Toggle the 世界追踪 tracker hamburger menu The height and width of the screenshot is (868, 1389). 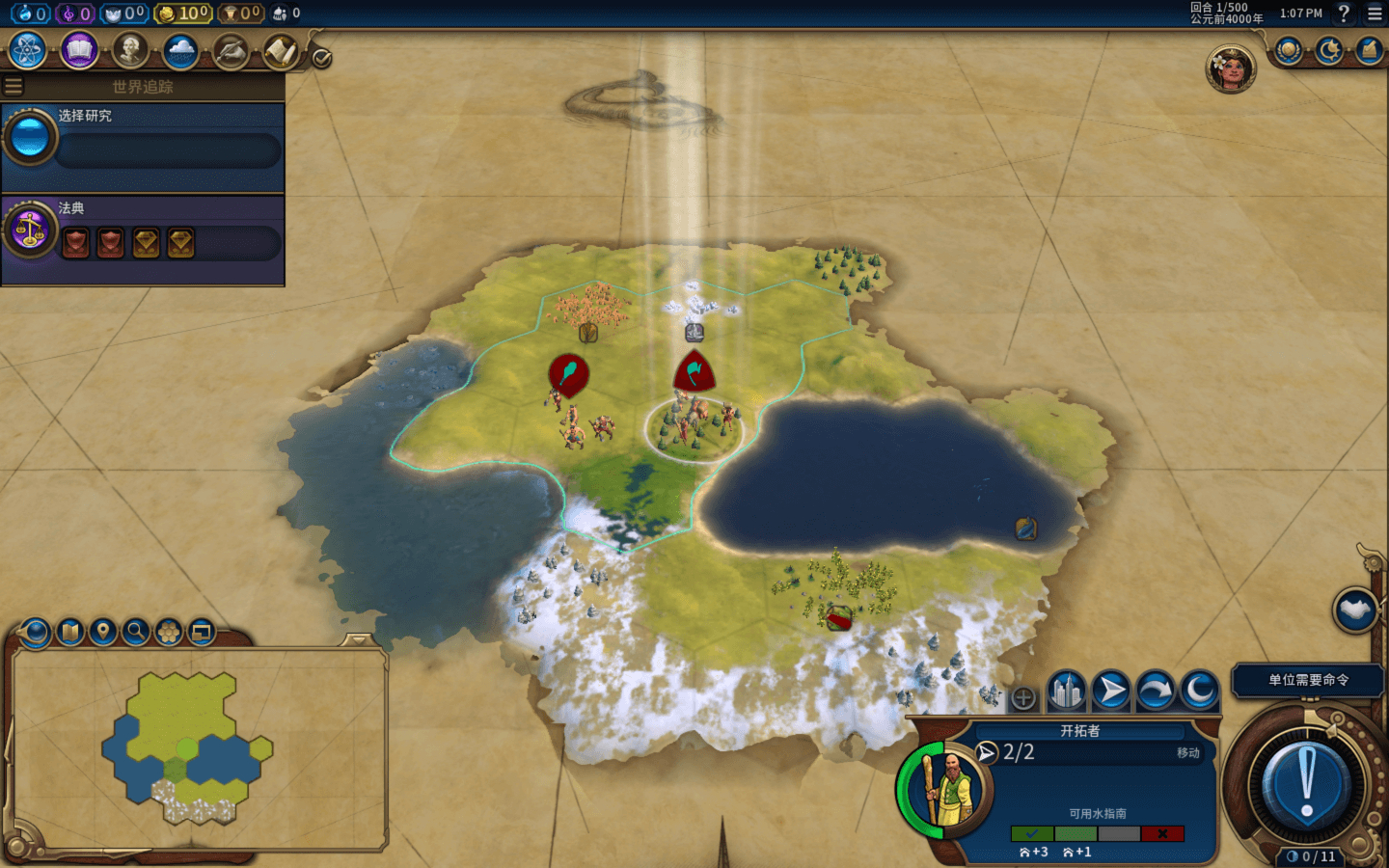click(x=14, y=87)
